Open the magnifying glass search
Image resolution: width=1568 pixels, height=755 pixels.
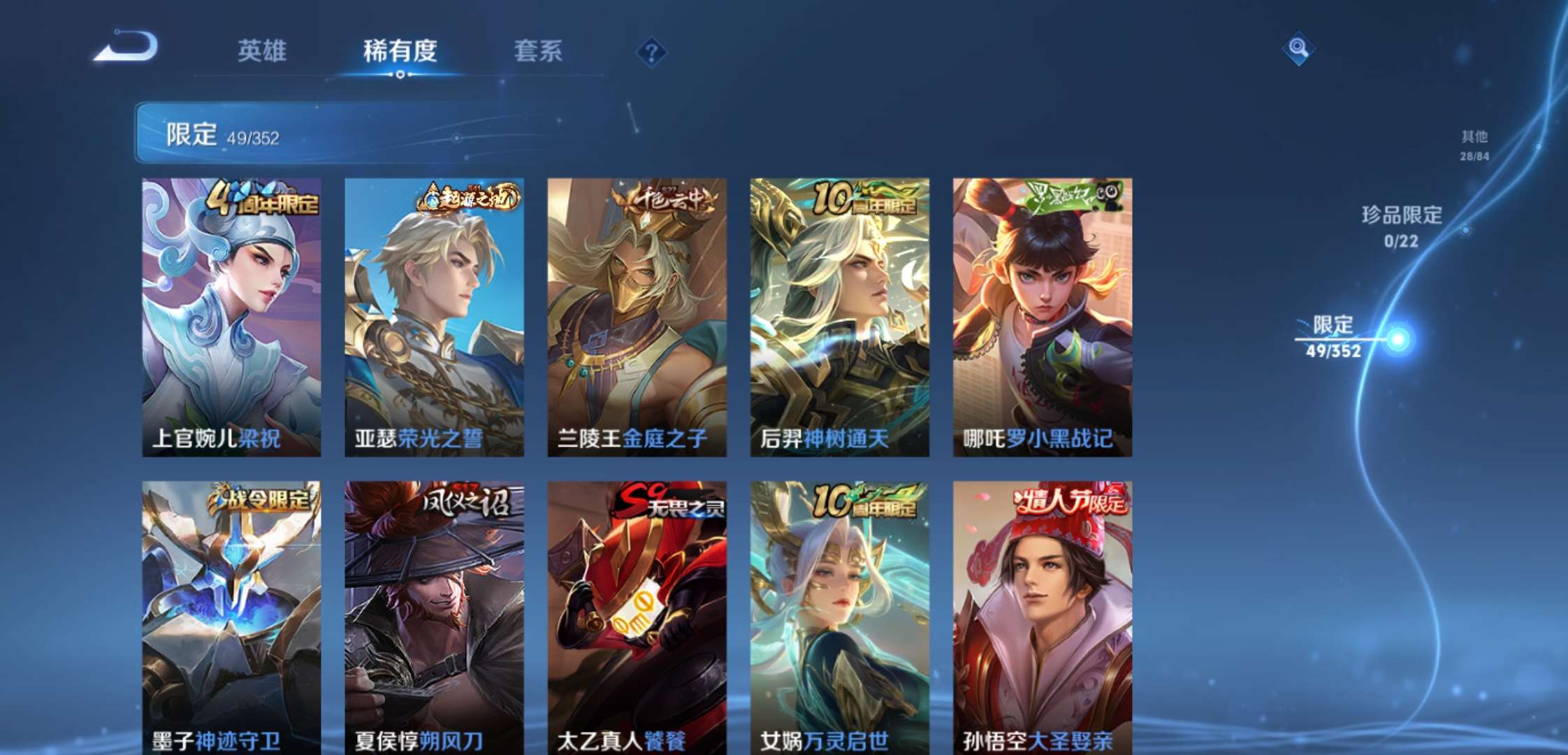1298,48
